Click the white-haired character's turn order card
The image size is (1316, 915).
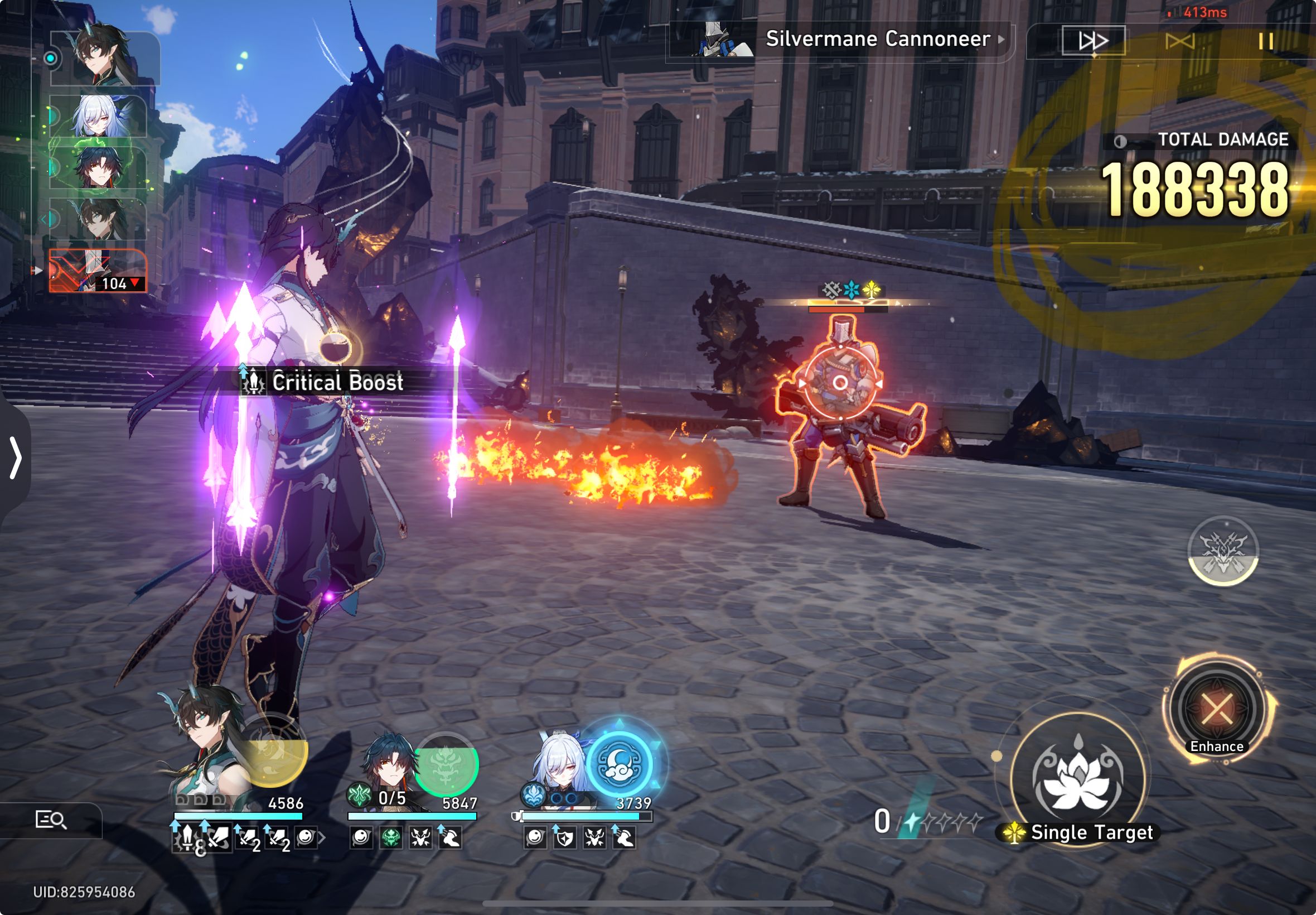[x=99, y=117]
